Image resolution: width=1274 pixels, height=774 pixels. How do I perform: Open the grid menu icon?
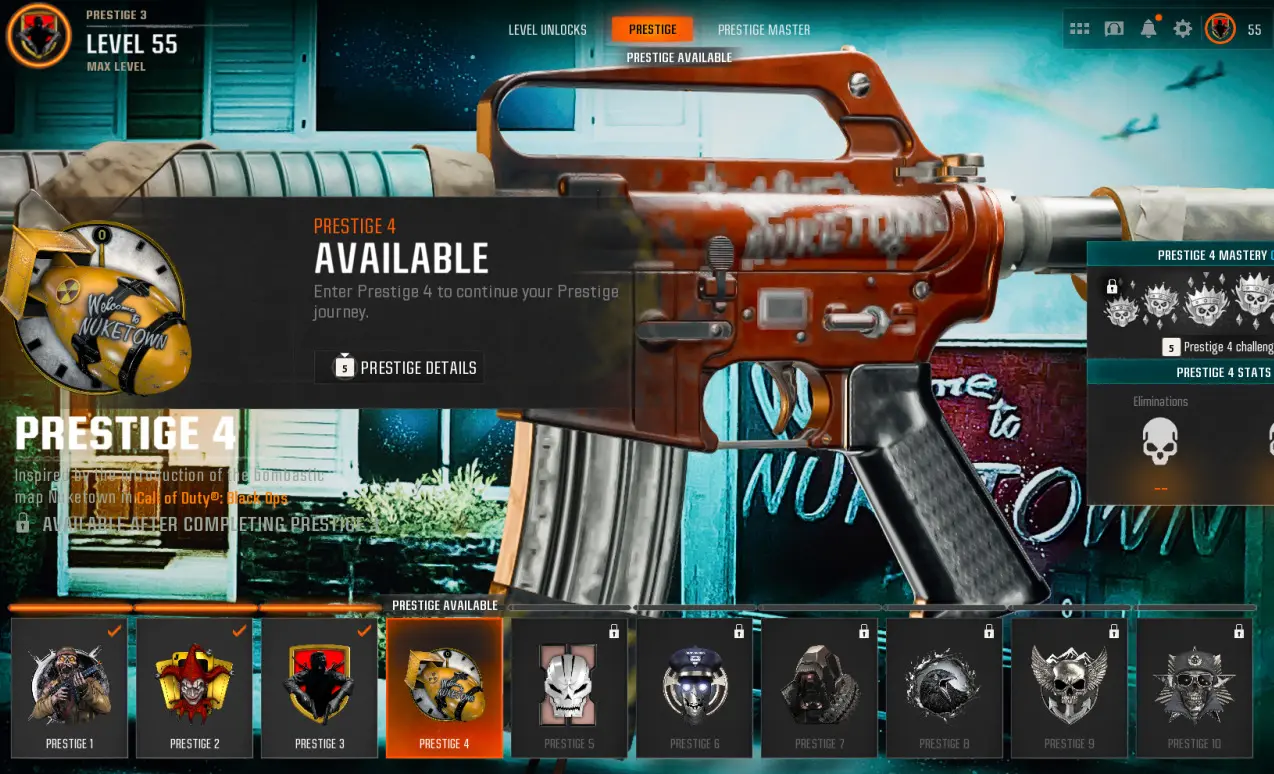tap(1080, 29)
